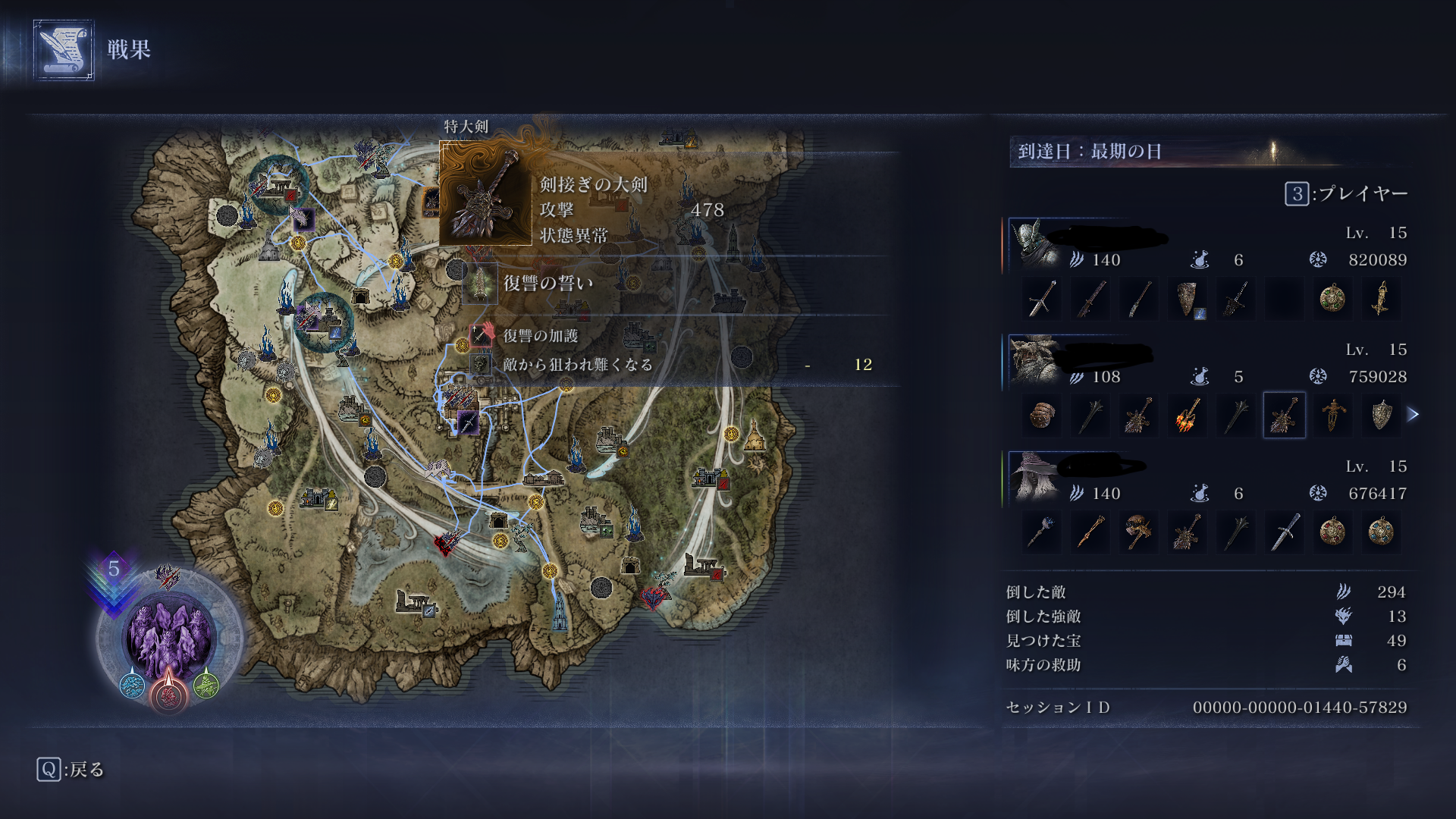The height and width of the screenshot is (819, 1456).
Task: Select the blue-orb staff slot
Action: (1041, 532)
